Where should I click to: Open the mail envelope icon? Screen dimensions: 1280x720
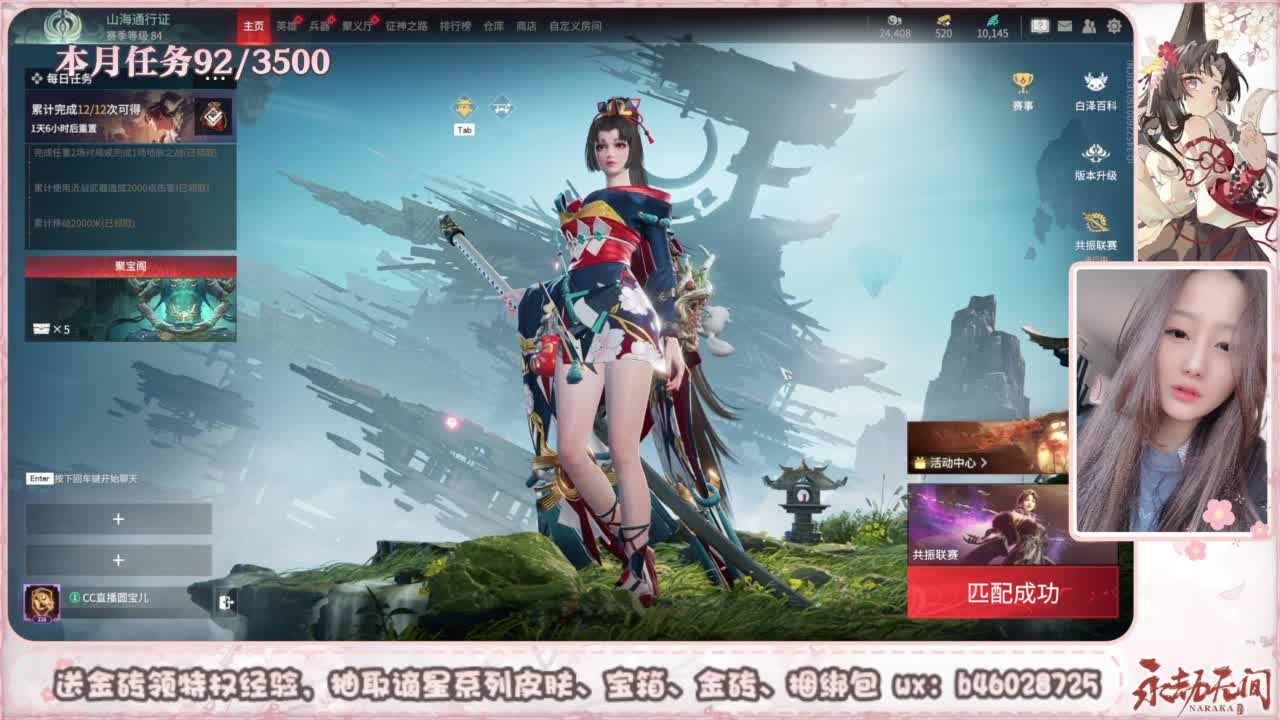coord(1067,25)
